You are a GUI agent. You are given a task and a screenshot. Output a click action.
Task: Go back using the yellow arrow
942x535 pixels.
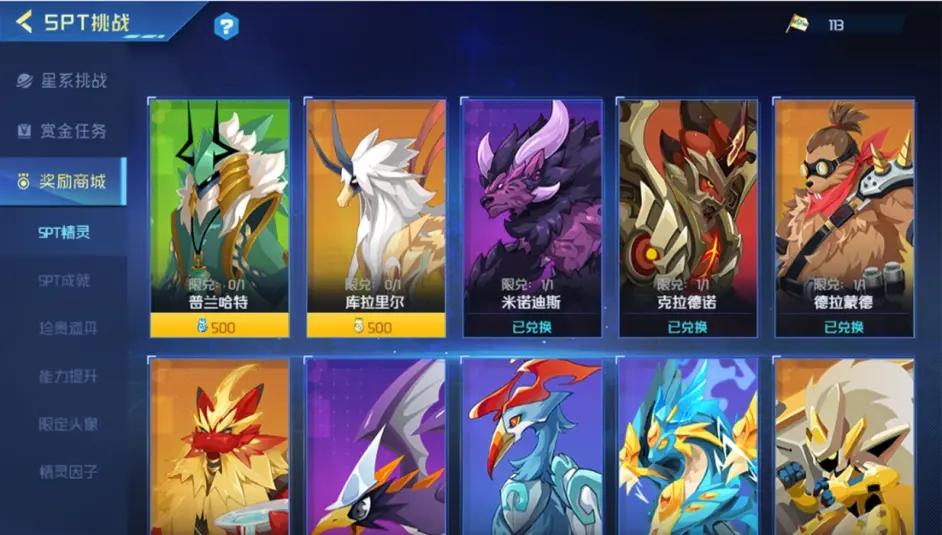click(24, 21)
